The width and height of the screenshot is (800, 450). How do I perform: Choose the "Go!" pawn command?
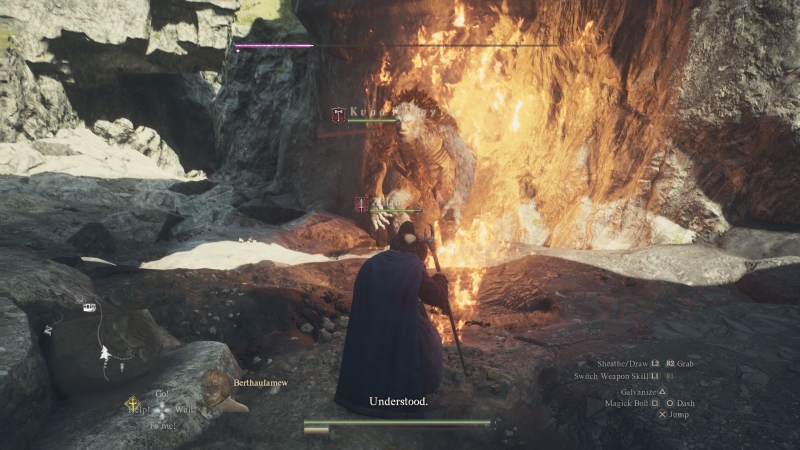[160, 394]
